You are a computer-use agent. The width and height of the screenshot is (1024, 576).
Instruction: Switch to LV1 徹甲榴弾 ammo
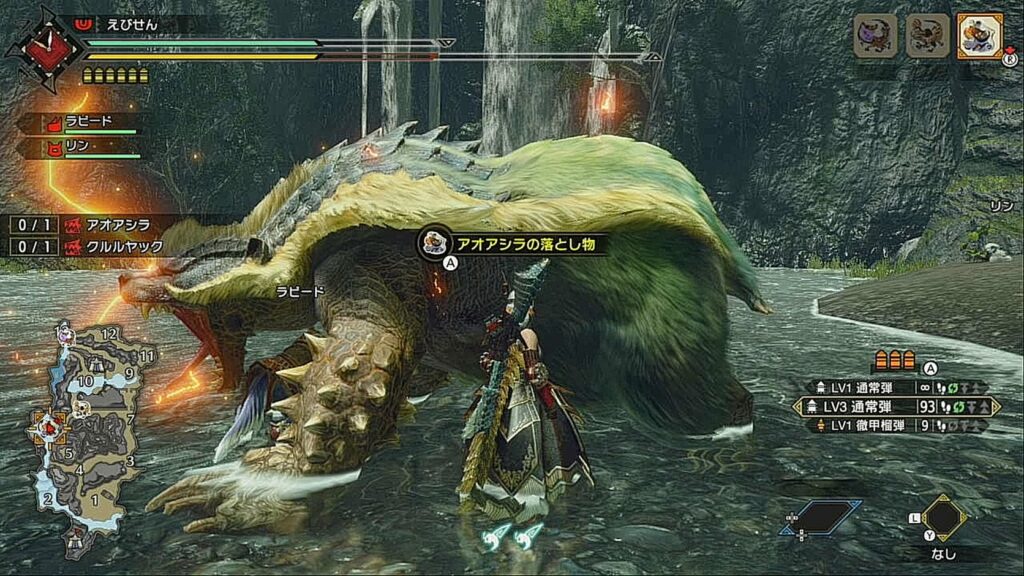[895, 425]
